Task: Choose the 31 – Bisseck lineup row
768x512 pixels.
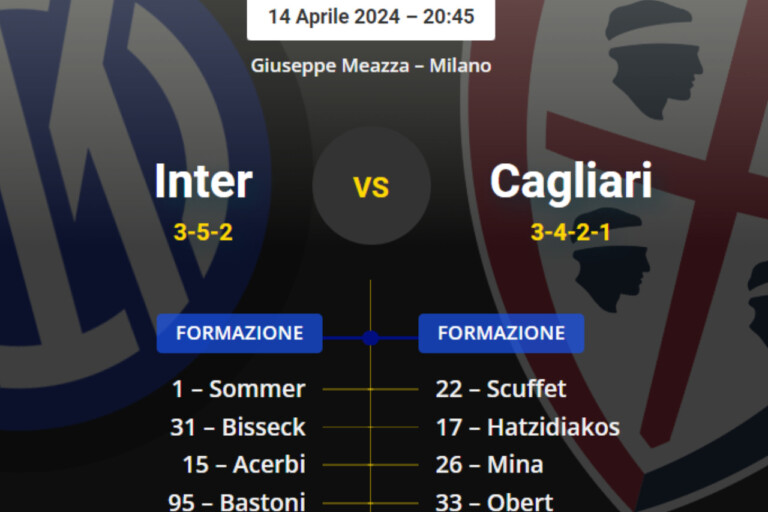Action: click(x=237, y=427)
